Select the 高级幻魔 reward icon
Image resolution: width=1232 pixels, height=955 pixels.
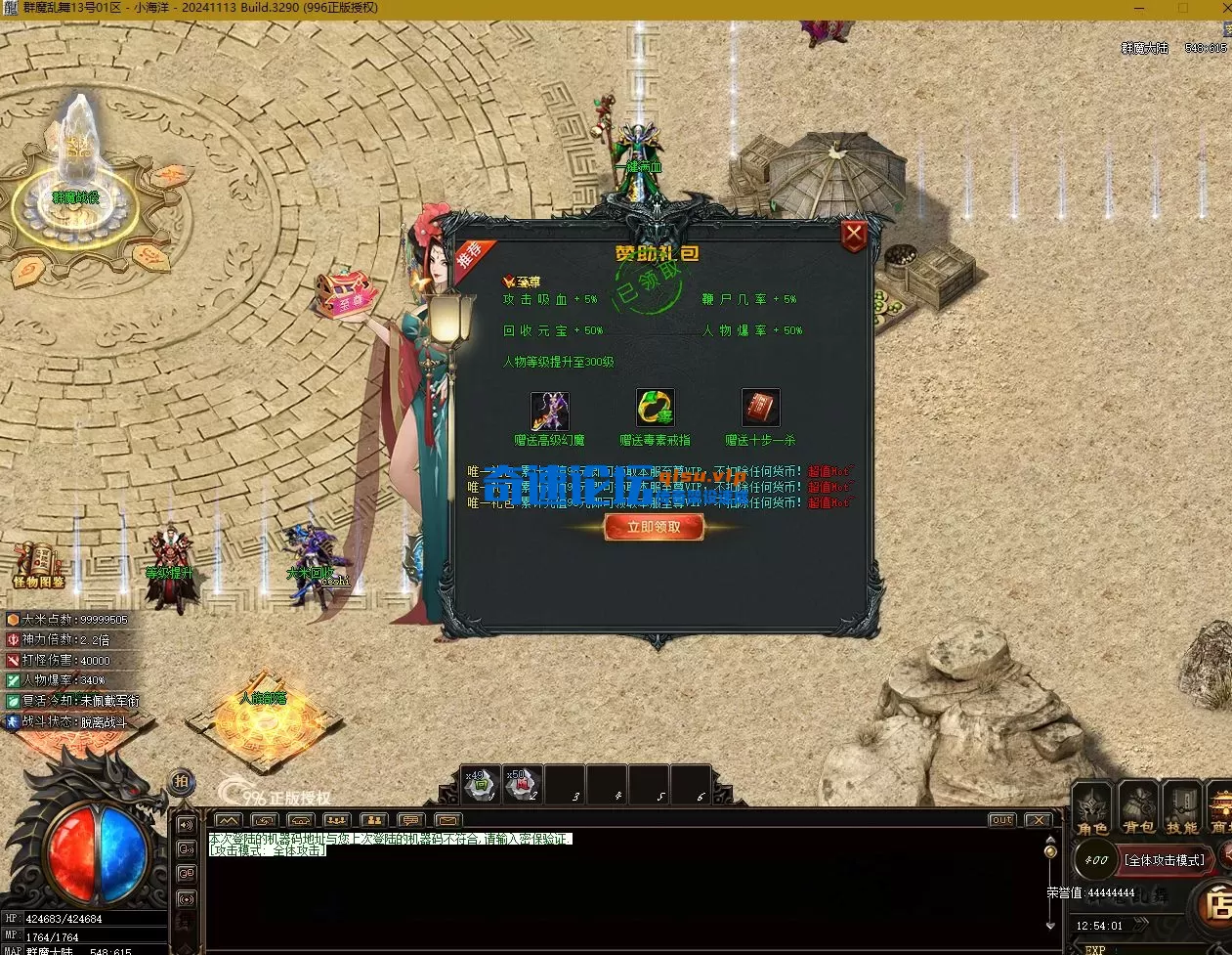click(549, 411)
